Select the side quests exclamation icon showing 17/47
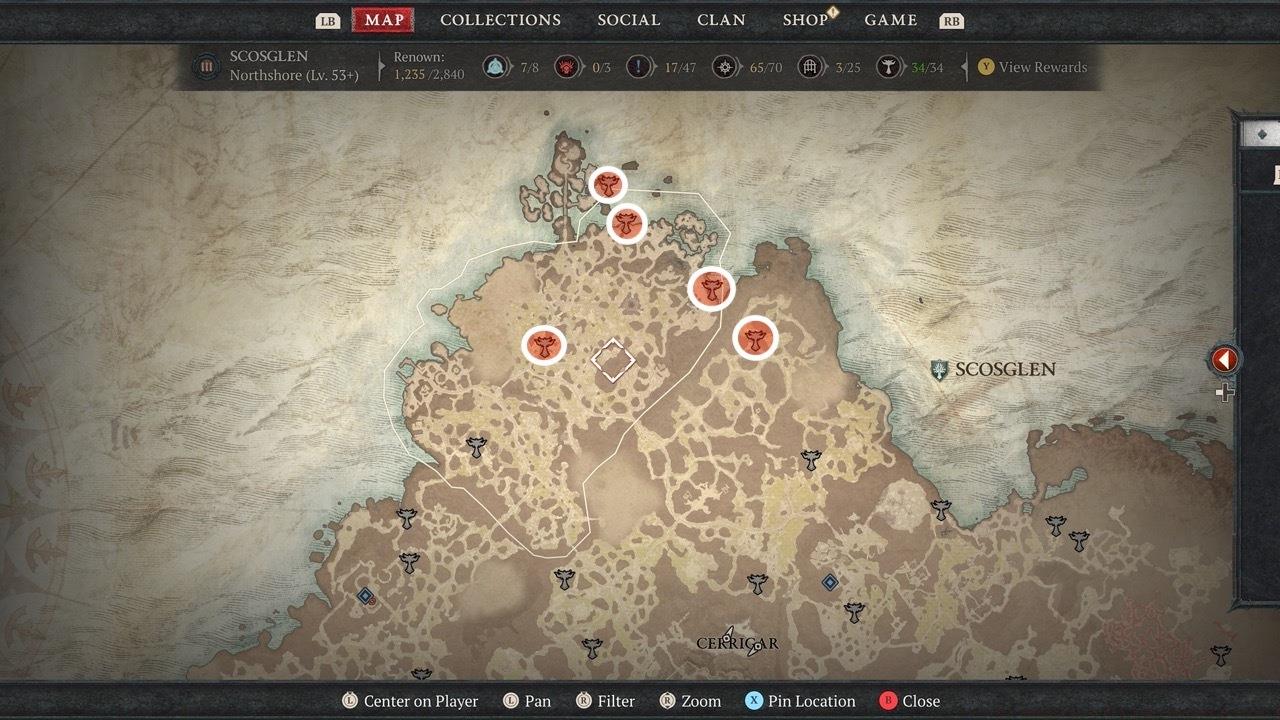1280x720 pixels. tap(637, 68)
